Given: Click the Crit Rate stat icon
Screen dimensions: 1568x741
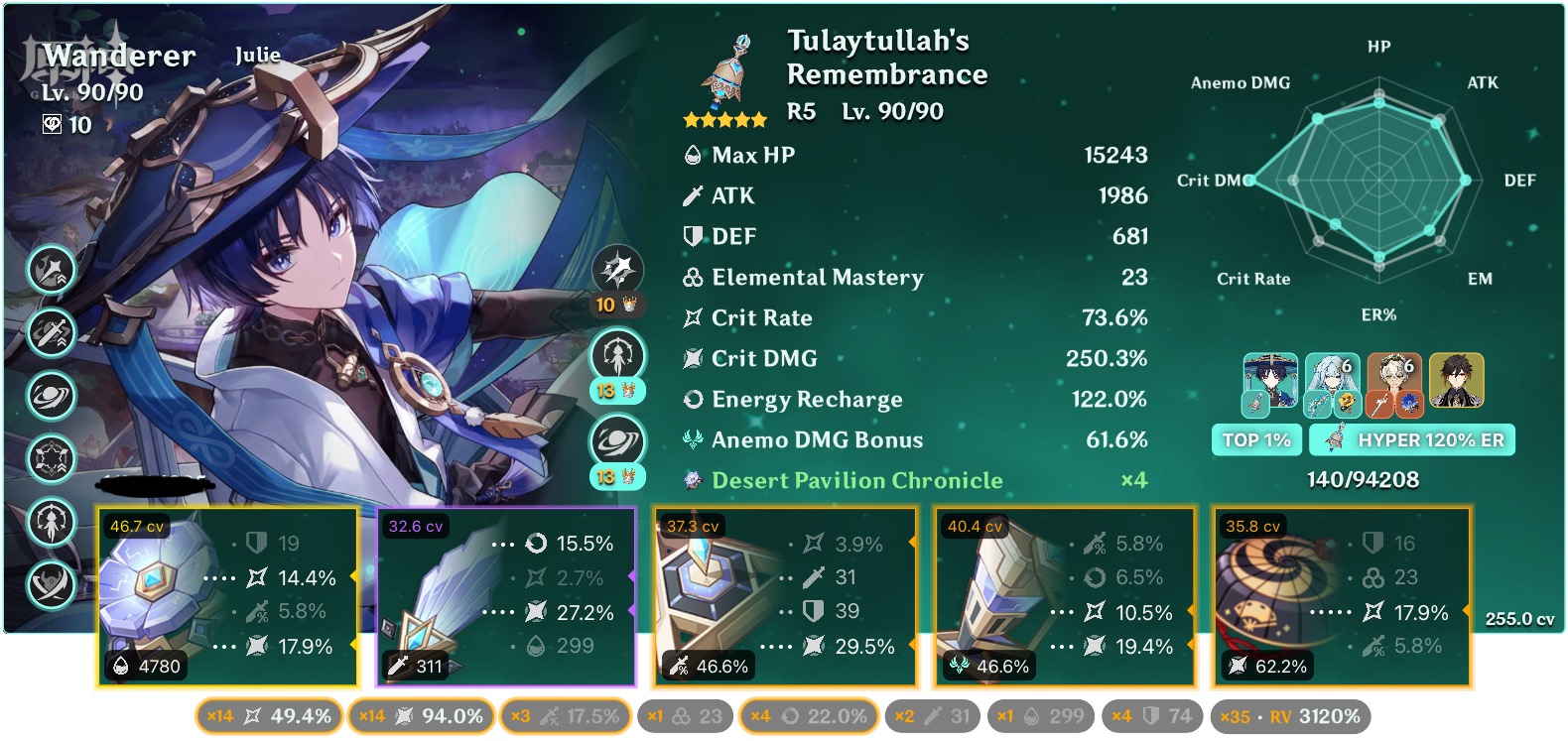Looking at the screenshot, I should pyautogui.click(x=693, y=317).
